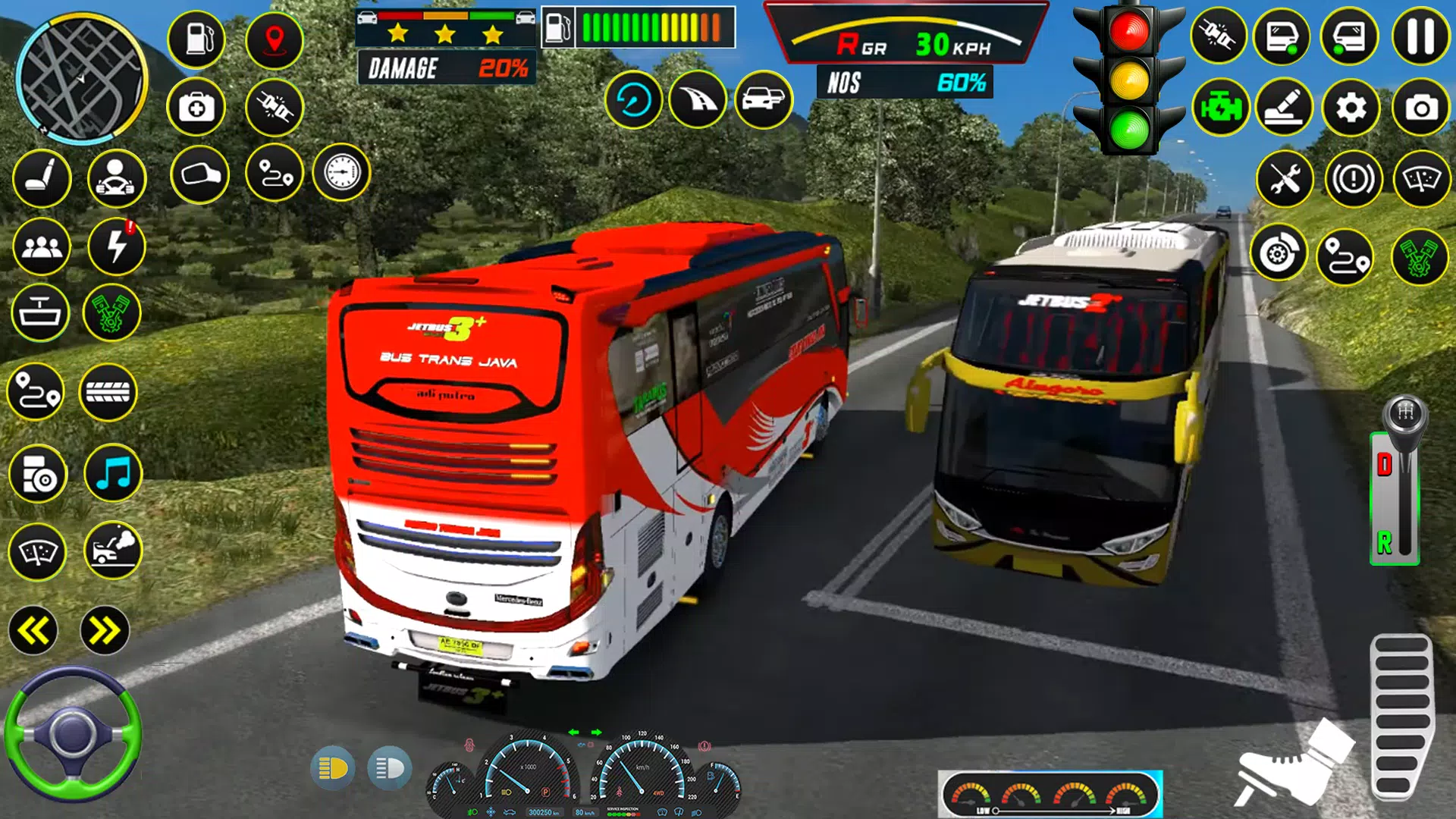Play music with the blue note icon
Image resolution: width=1456 pixels, height=819 pixels.
[113, 474]
